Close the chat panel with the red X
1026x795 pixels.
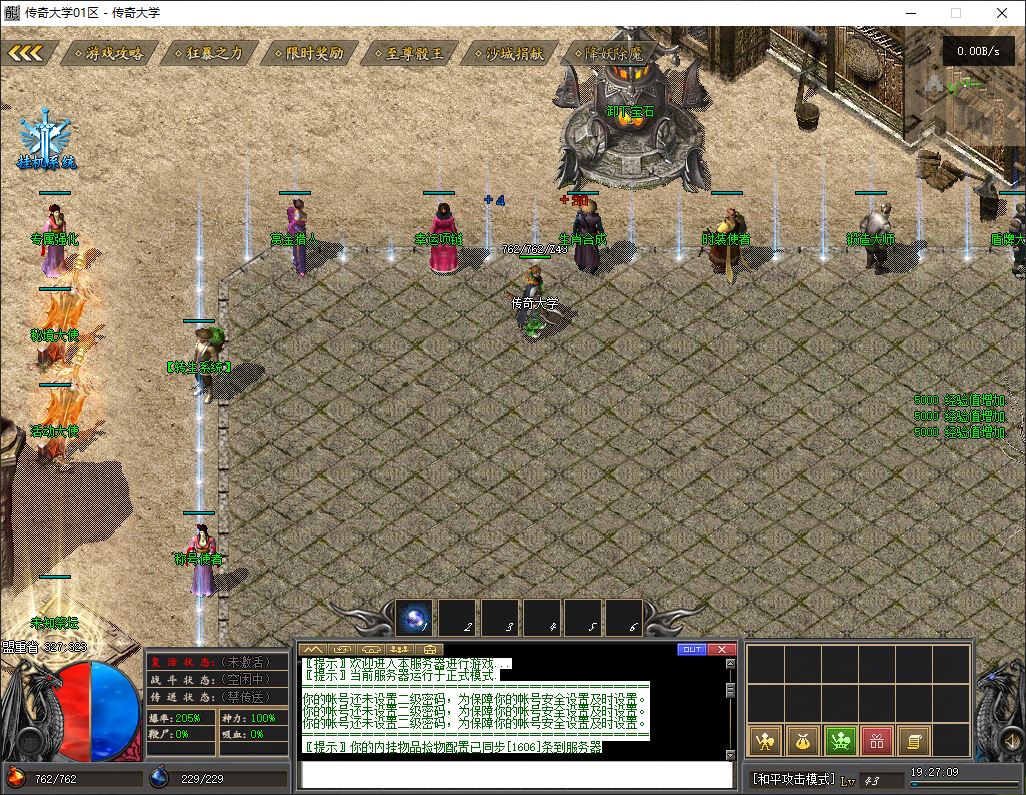pyautogui.click(x=722, y=649)
